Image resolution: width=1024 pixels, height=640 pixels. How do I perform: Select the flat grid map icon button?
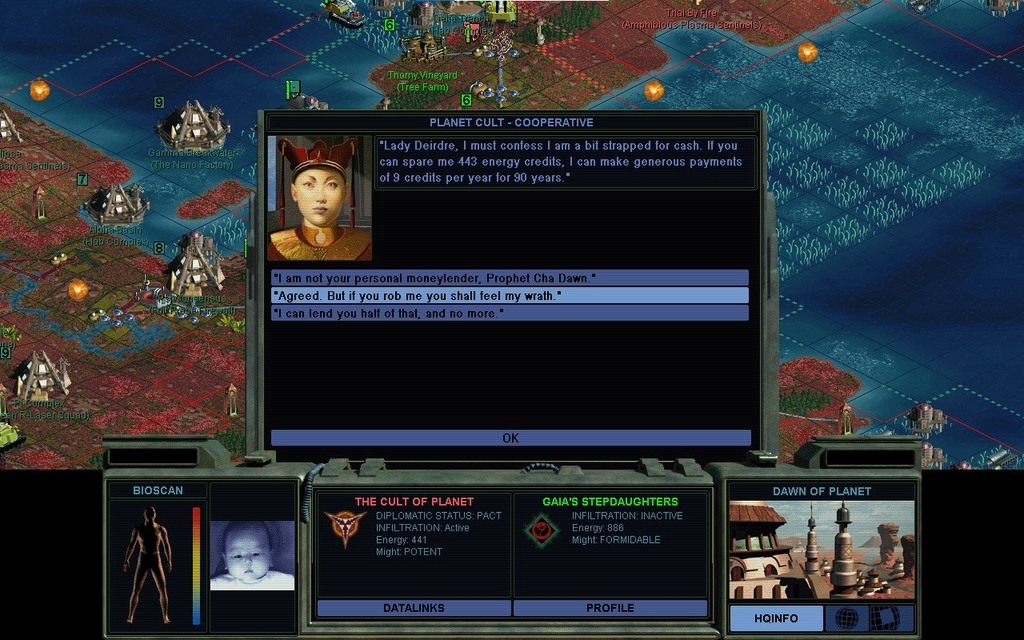coord(884,619)
